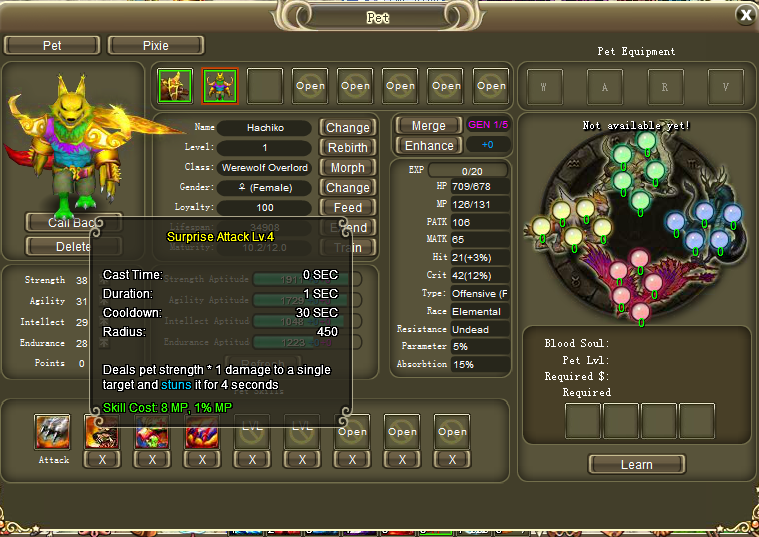The height and width of the screenshot is (537, 759).
Task: Change the pet name Hachiko
Action: point(347,127)
